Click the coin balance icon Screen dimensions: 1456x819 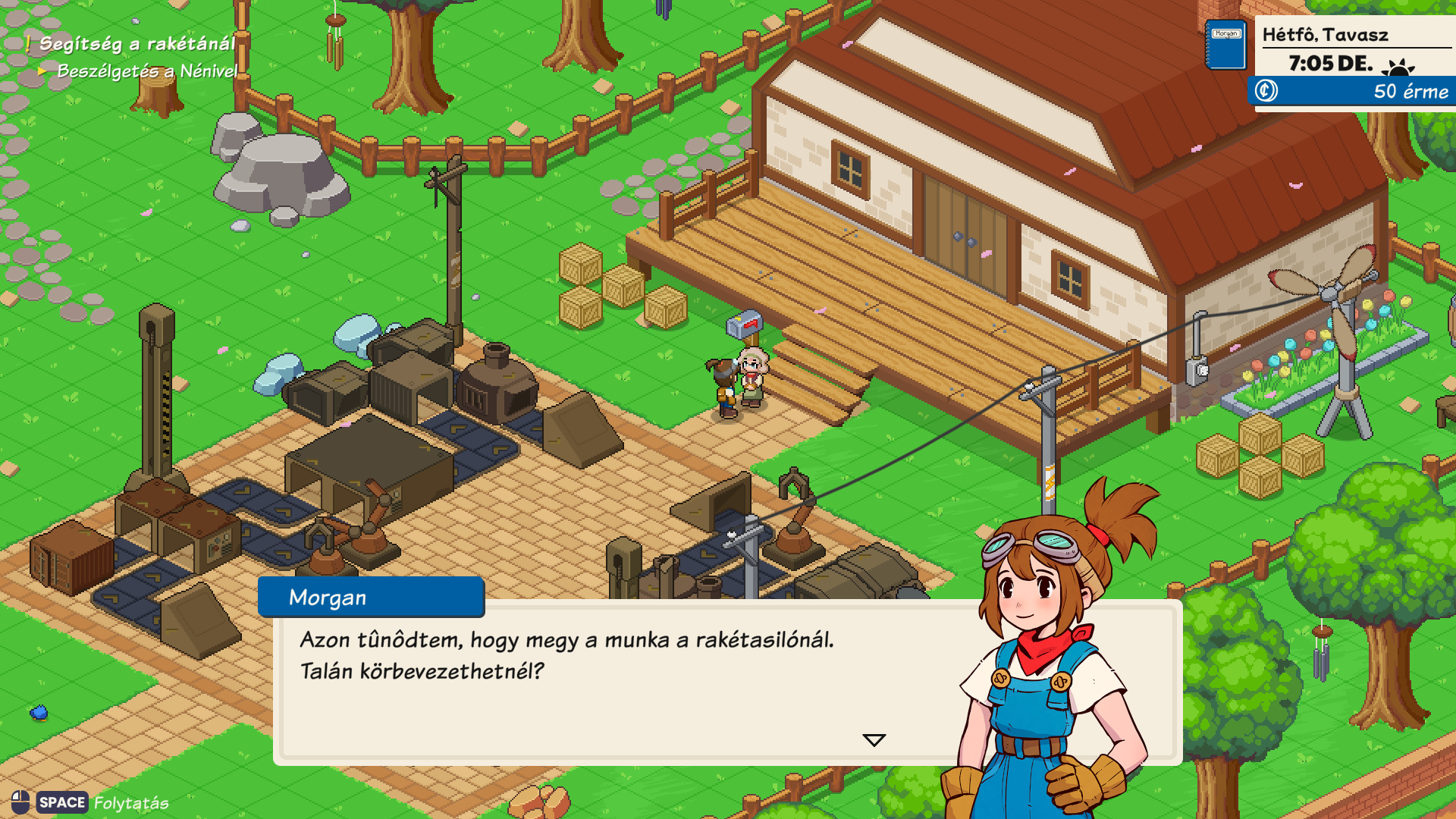click(x=1266, y=91)
